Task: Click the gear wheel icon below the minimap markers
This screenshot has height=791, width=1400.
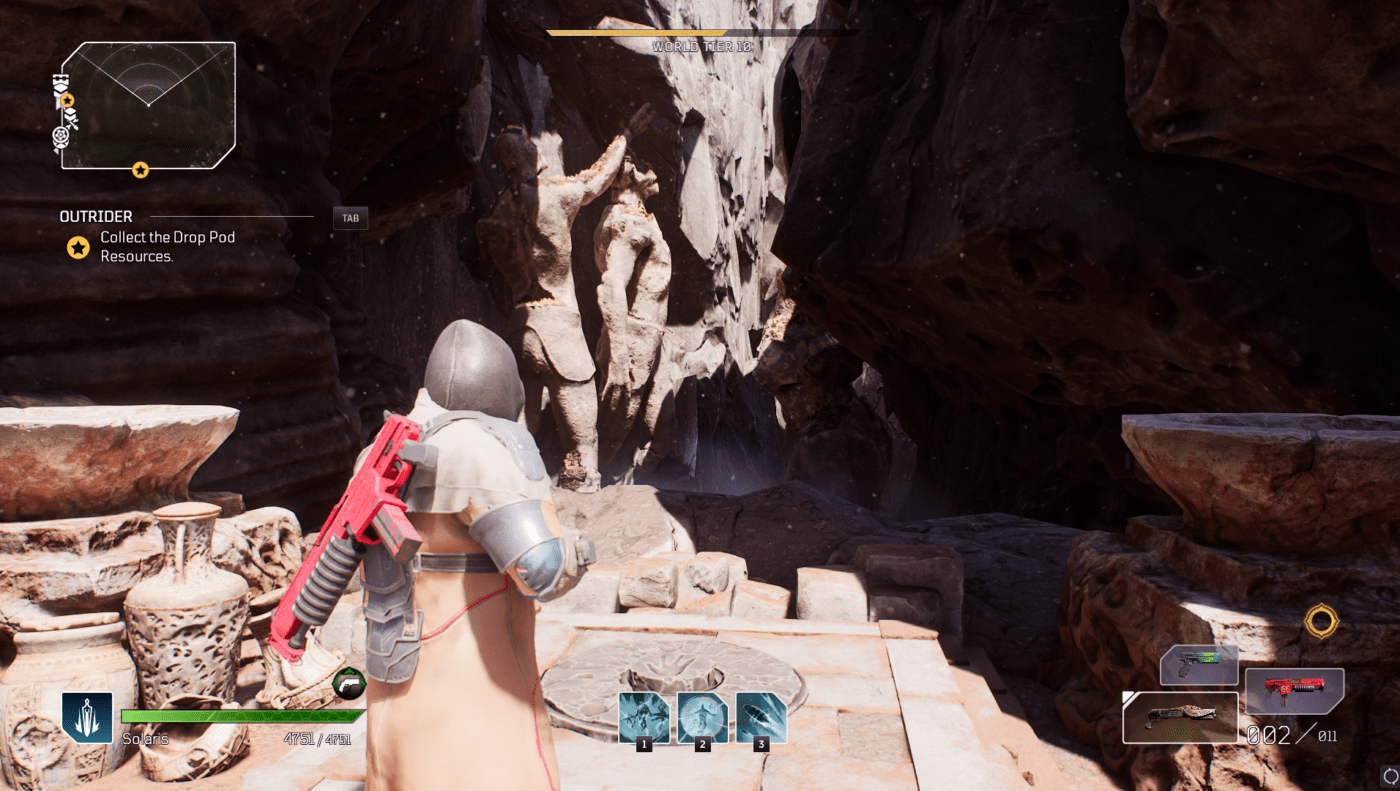Action: 60,133
